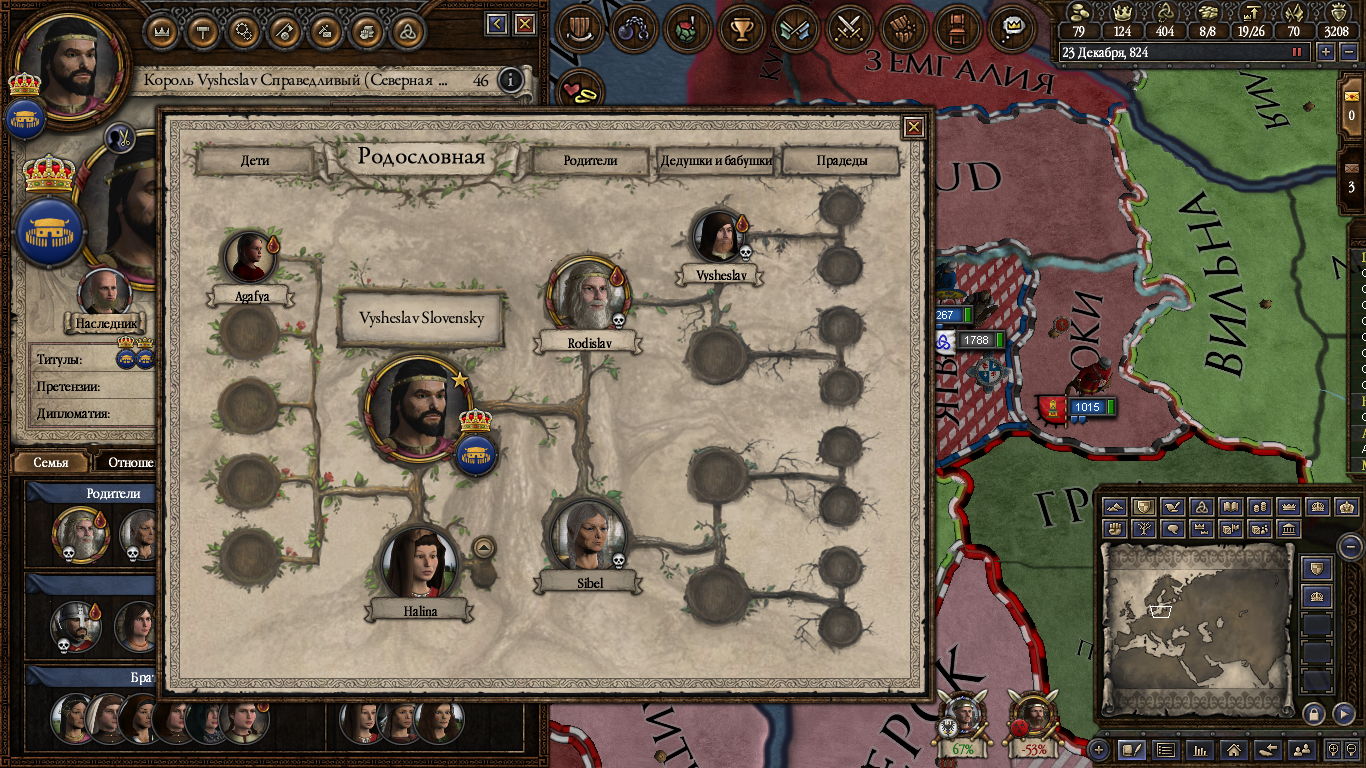
Task: Open the Семья tab in character panel
Action: 51,463
